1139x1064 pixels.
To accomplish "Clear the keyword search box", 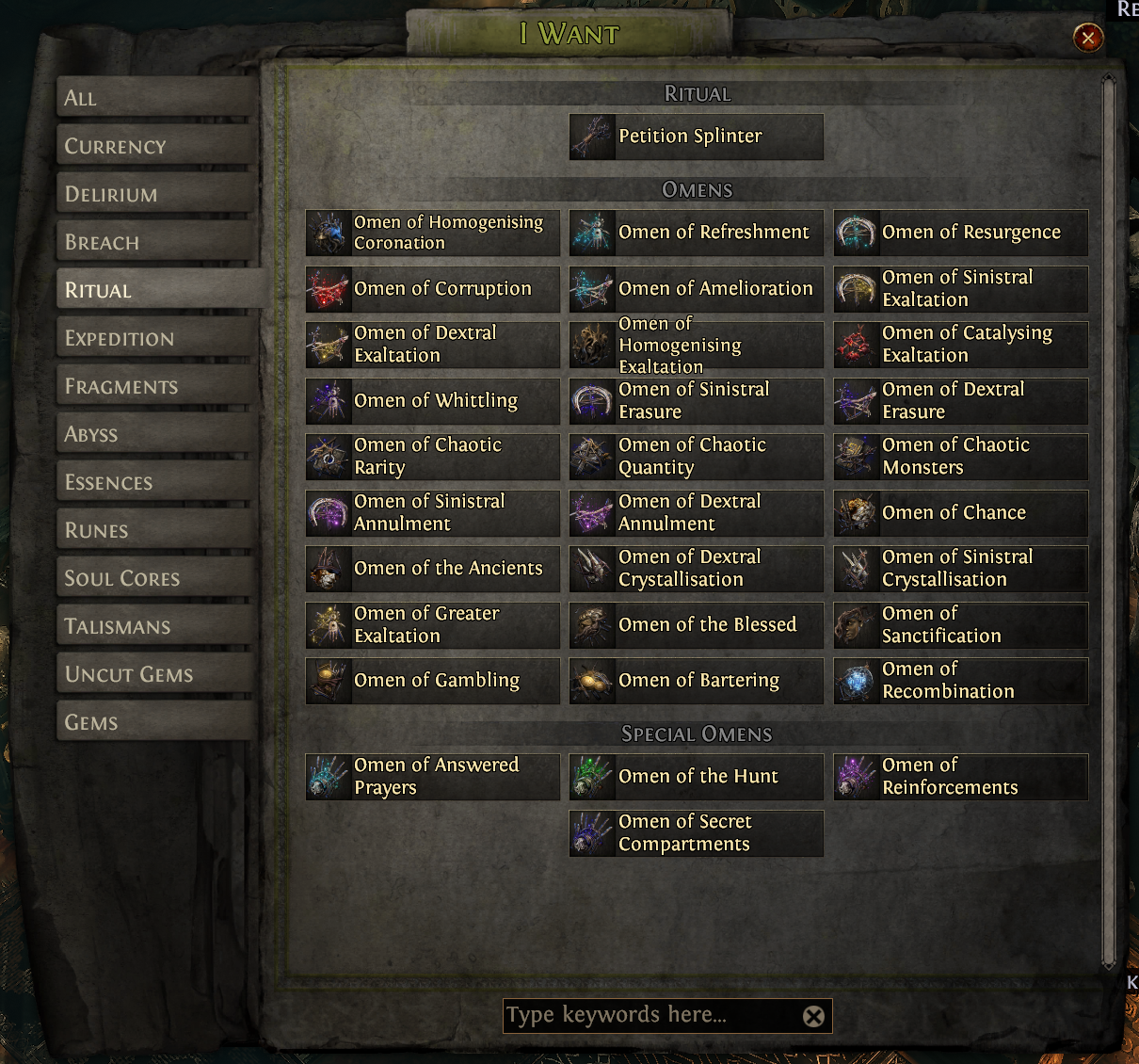I will [813, 1016].
